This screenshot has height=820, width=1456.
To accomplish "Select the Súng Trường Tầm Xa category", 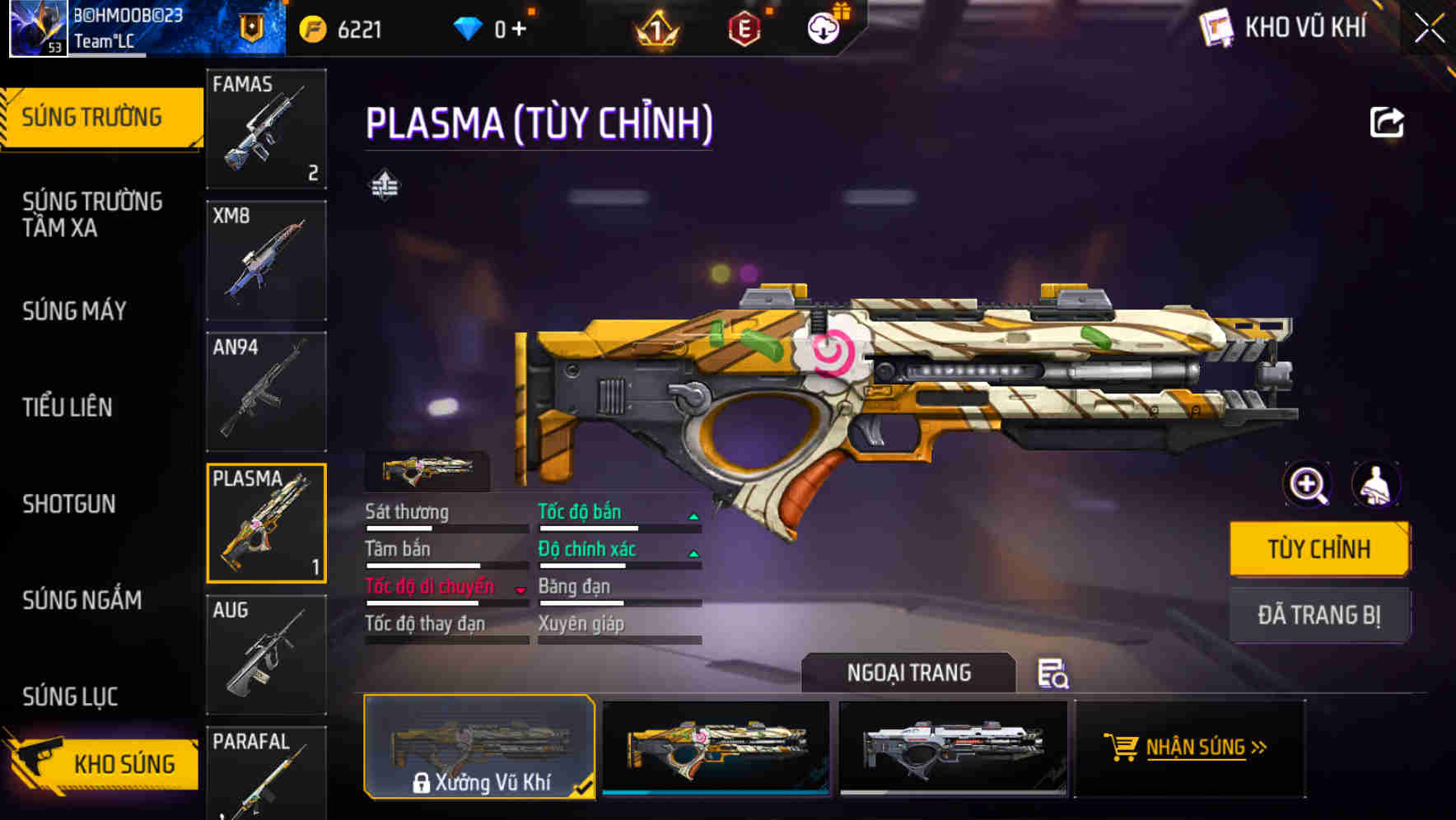I will (92, 214).
